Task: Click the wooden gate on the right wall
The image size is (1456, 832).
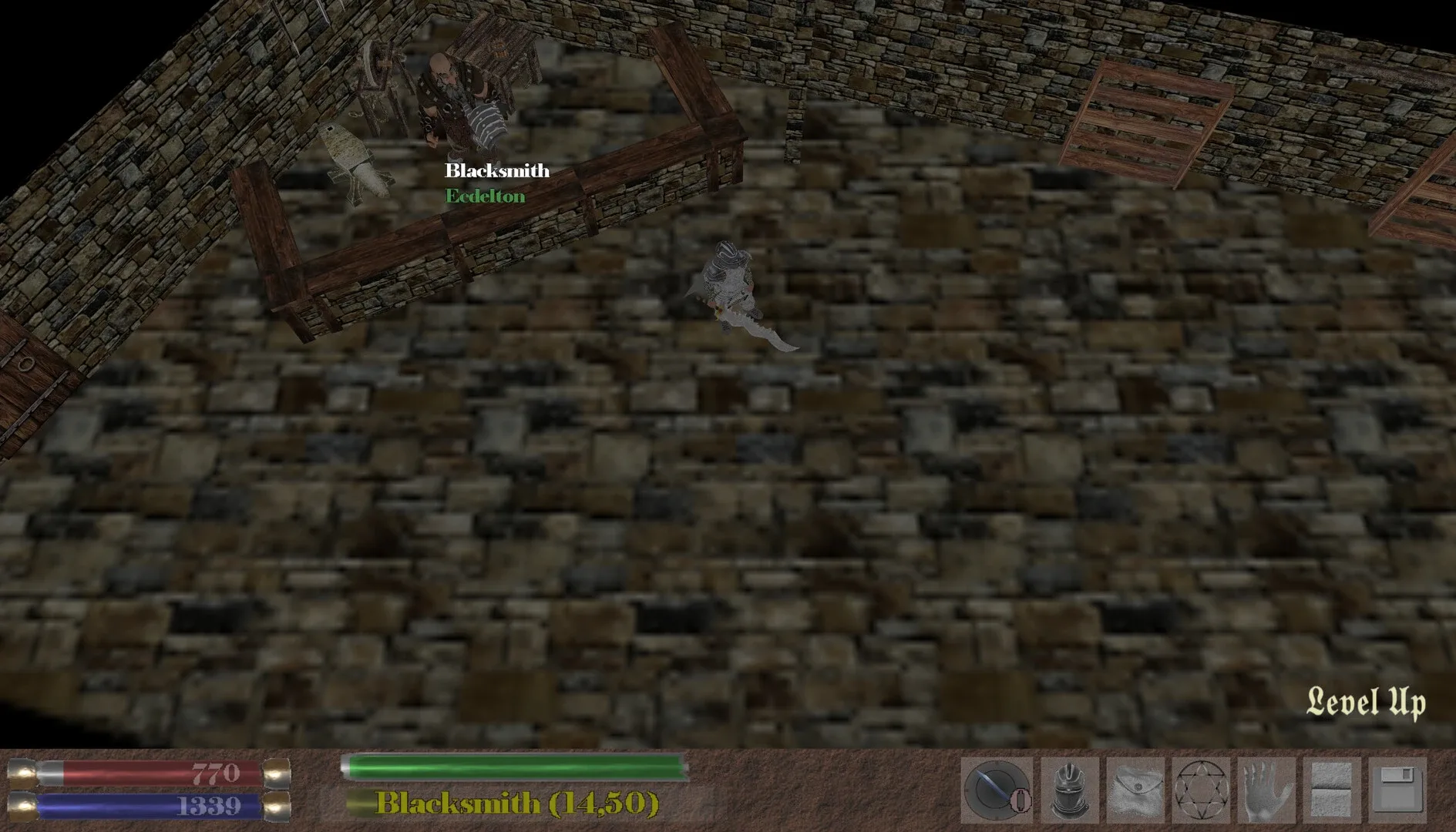Action: point(1141,116)
